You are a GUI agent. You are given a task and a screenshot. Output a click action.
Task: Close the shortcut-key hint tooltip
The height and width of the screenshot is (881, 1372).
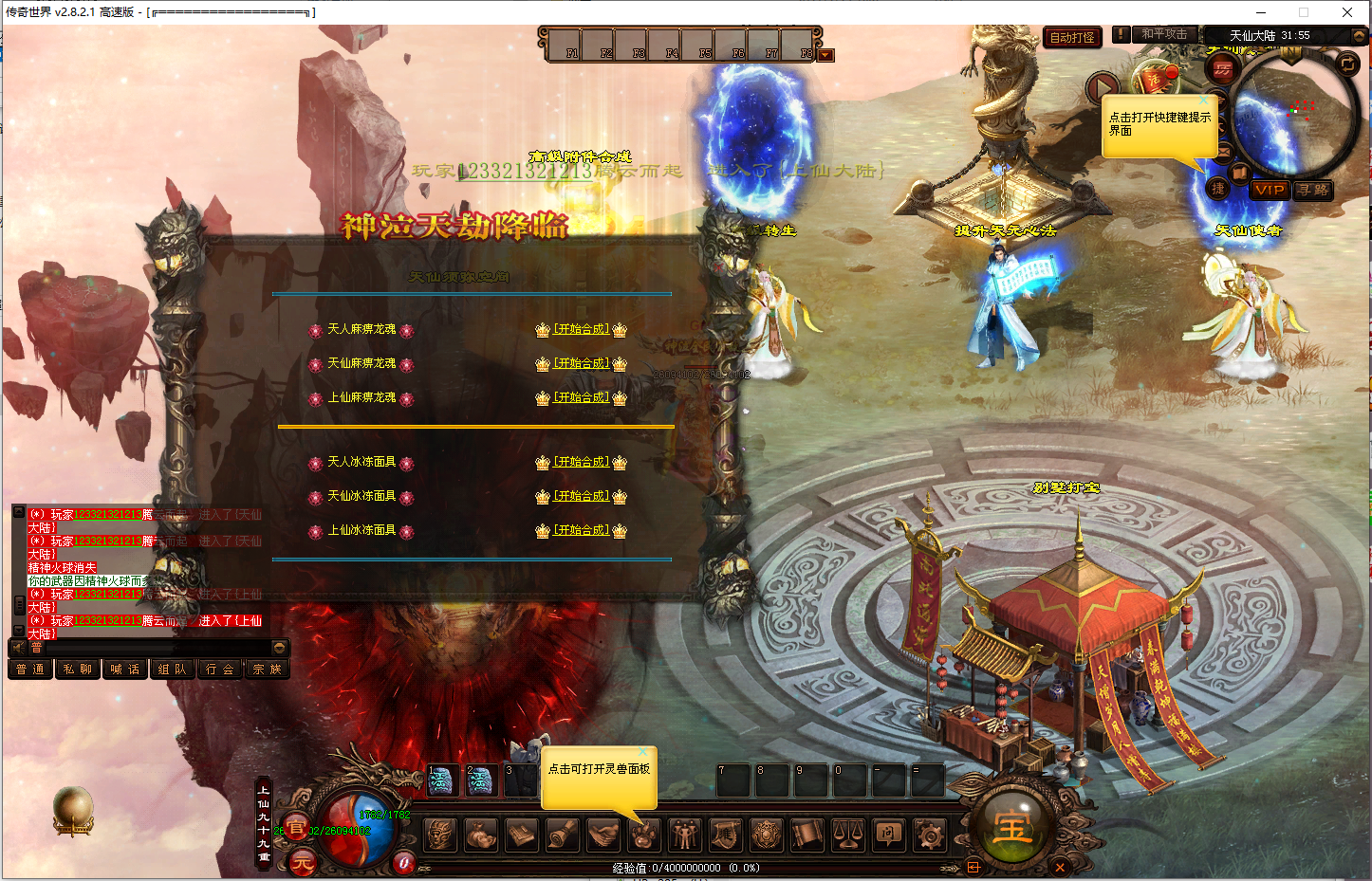tap(1205, 100)
